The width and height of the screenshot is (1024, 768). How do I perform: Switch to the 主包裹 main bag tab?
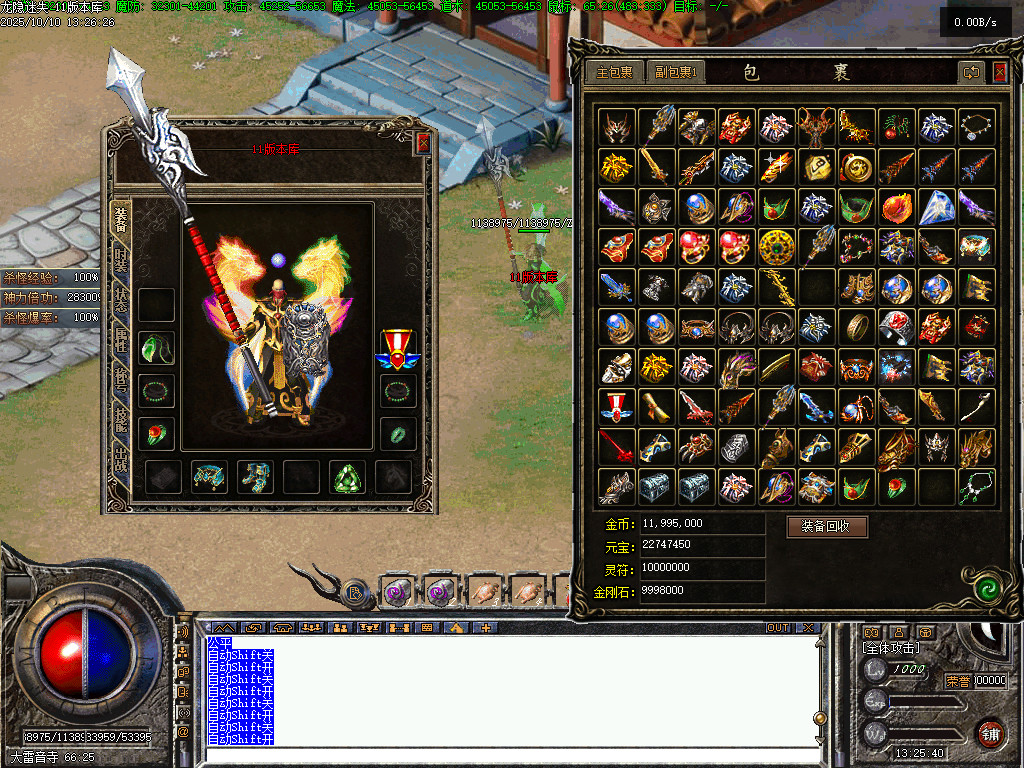[x=615, y=72]
